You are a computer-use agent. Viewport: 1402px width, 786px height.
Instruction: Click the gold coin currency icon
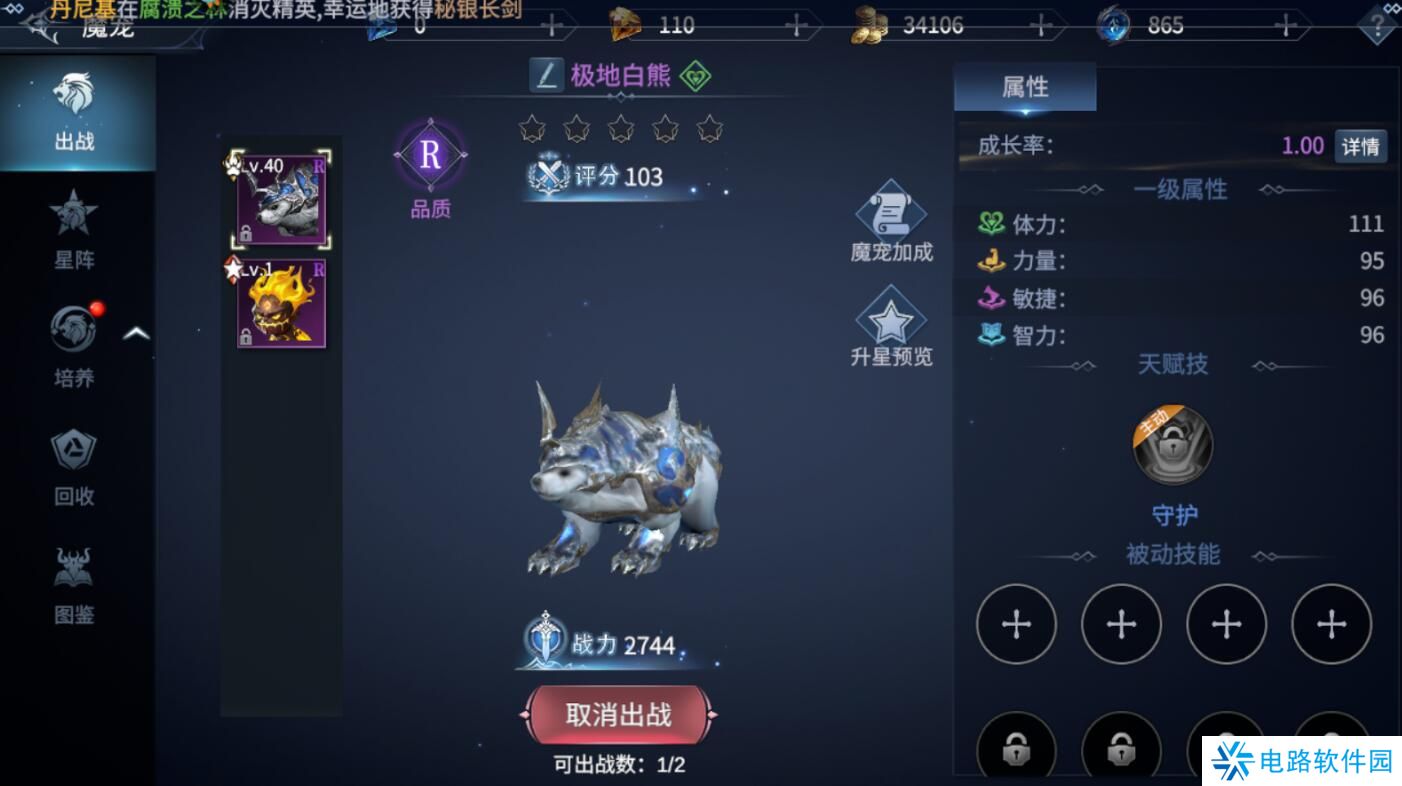[x=869, y=24]
